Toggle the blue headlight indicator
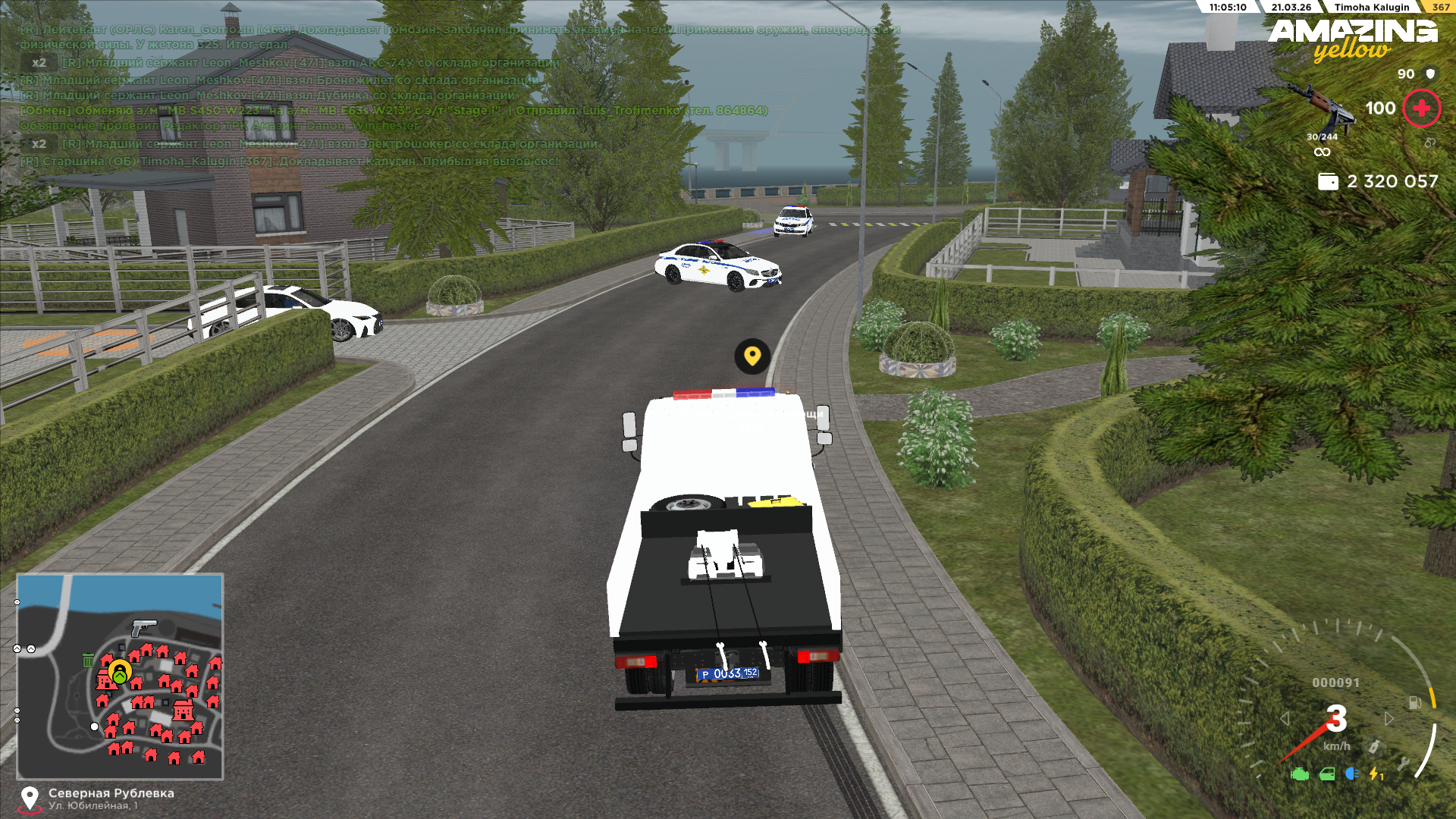The height and width of the screenshot is (819, 1456). 1351,773
